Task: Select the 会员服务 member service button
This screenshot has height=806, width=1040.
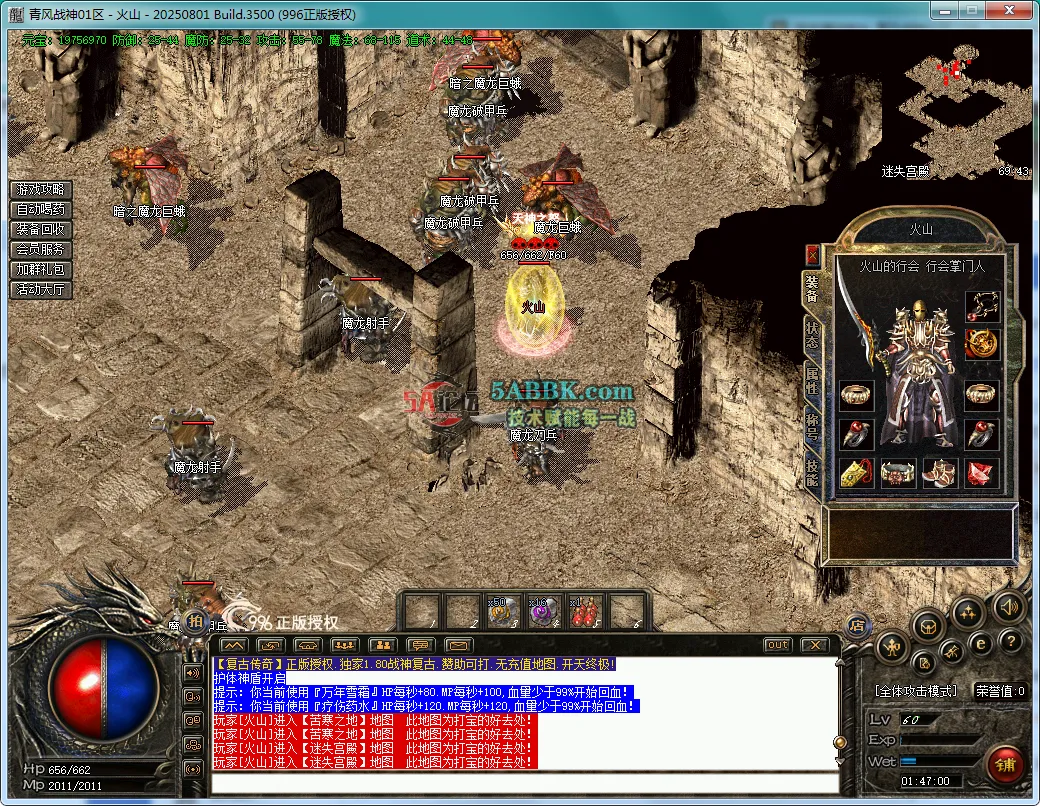Action: pos(41,249)
